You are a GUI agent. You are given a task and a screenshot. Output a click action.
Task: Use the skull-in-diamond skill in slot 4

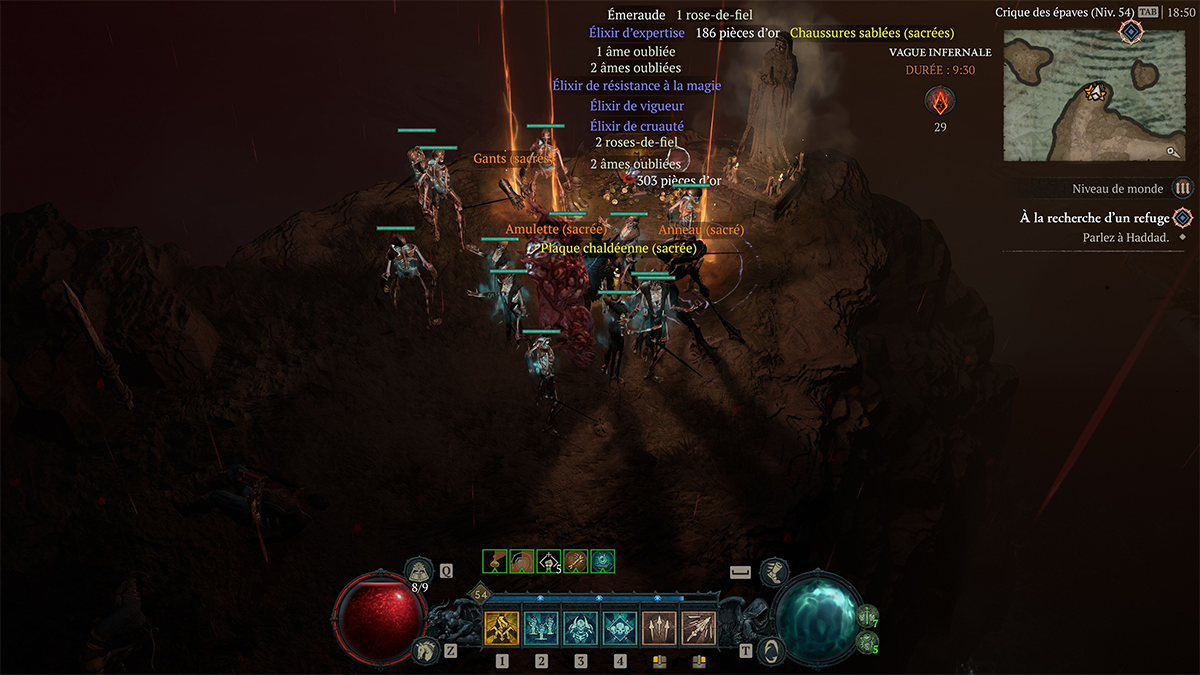620,629
